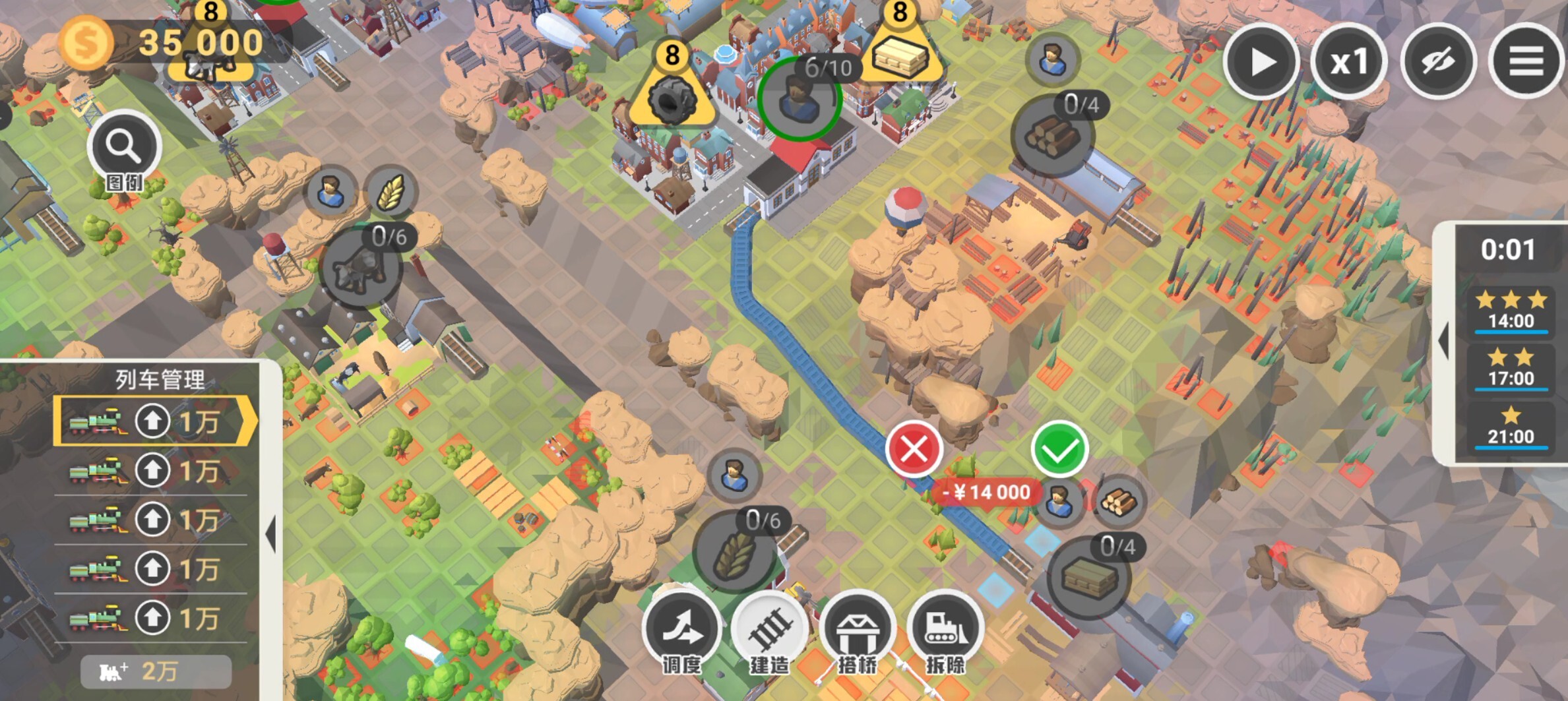The image size is (1568, 701).
Task: Confirm track placement with the green check
Action: click(x=1059, y=450)
